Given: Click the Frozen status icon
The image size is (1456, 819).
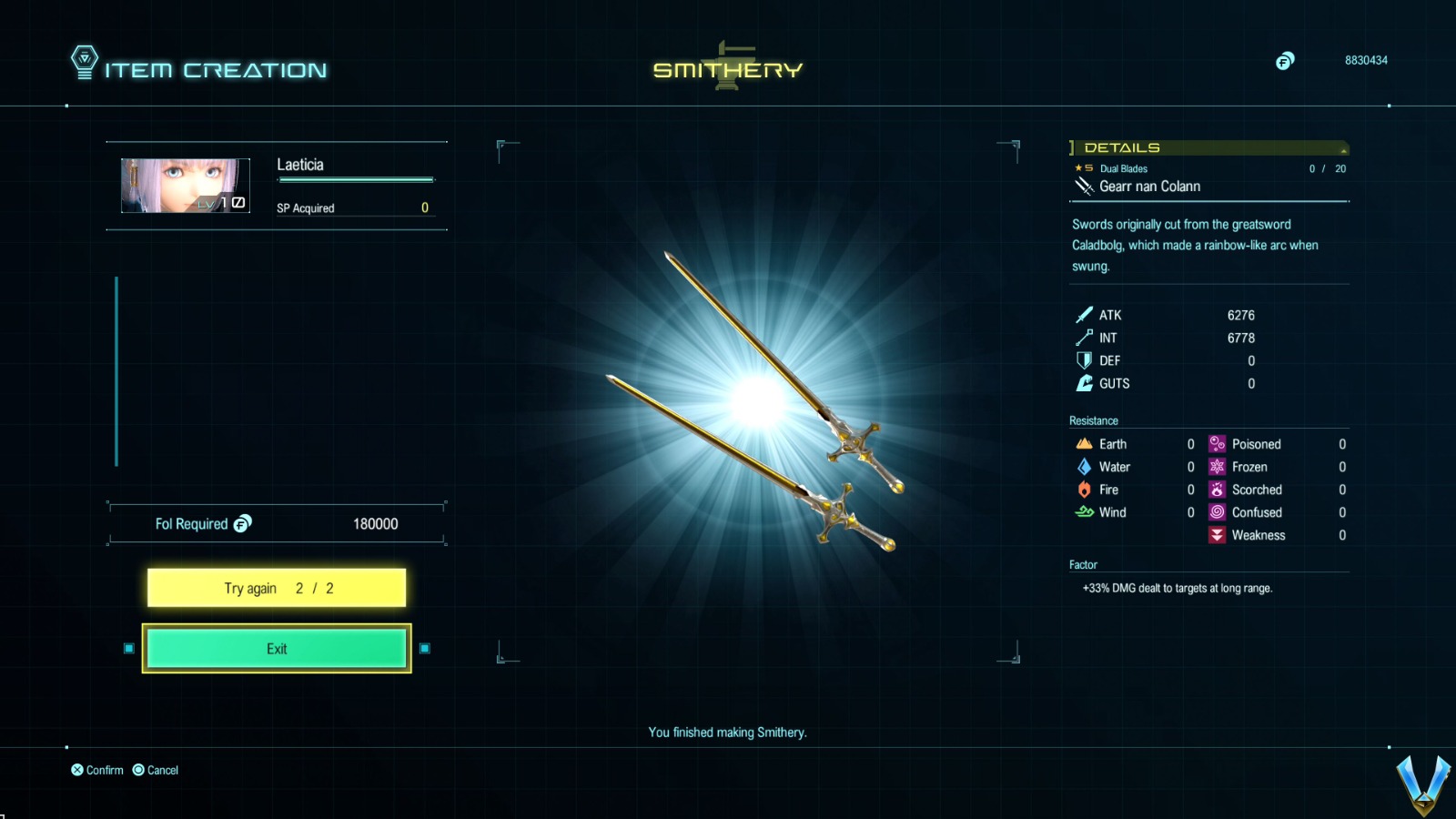Looking at the screenshot, I should 1217,467.
